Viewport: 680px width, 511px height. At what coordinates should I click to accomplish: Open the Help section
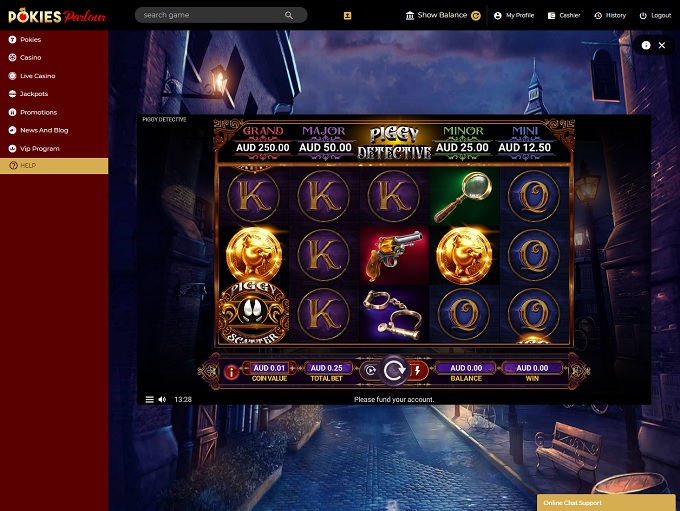tap(27, 165)
